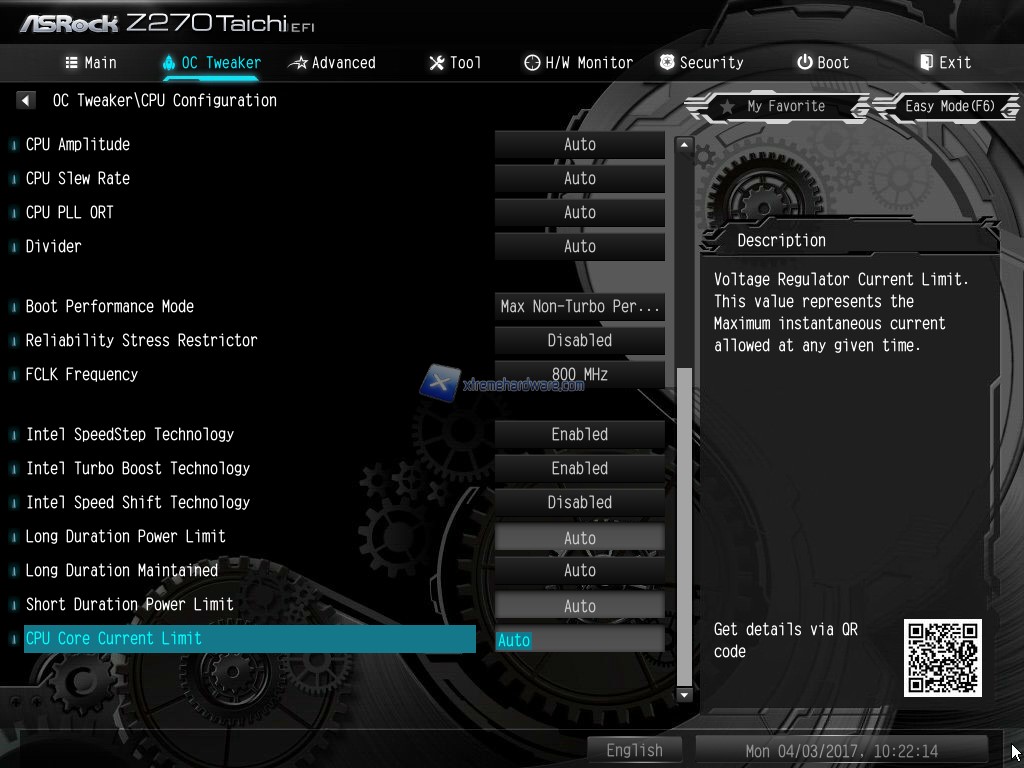Change the English language selector
This screenshot has width=1024, height=768.
point(634,750)
